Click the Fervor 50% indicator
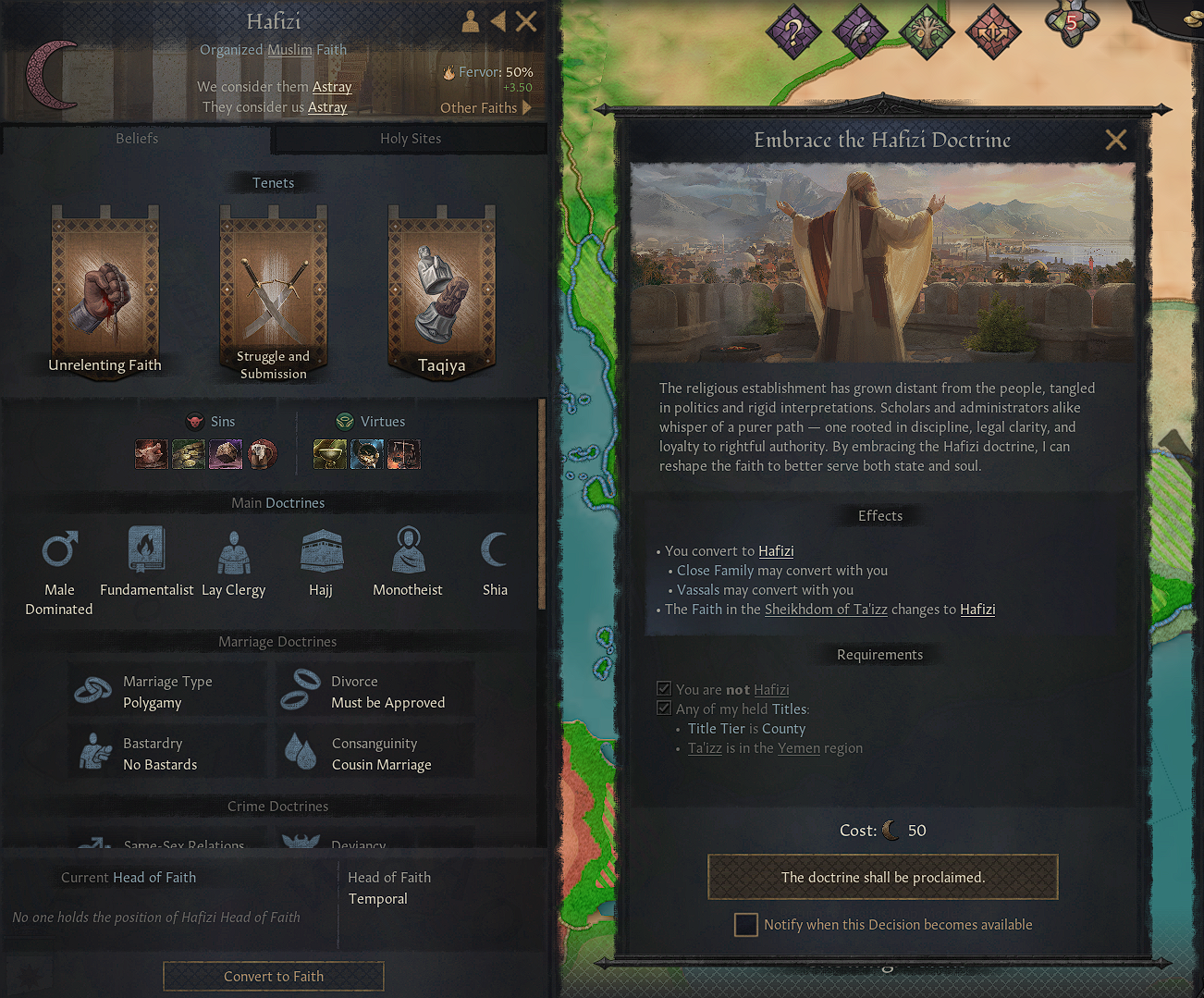 tap(487, 72)
